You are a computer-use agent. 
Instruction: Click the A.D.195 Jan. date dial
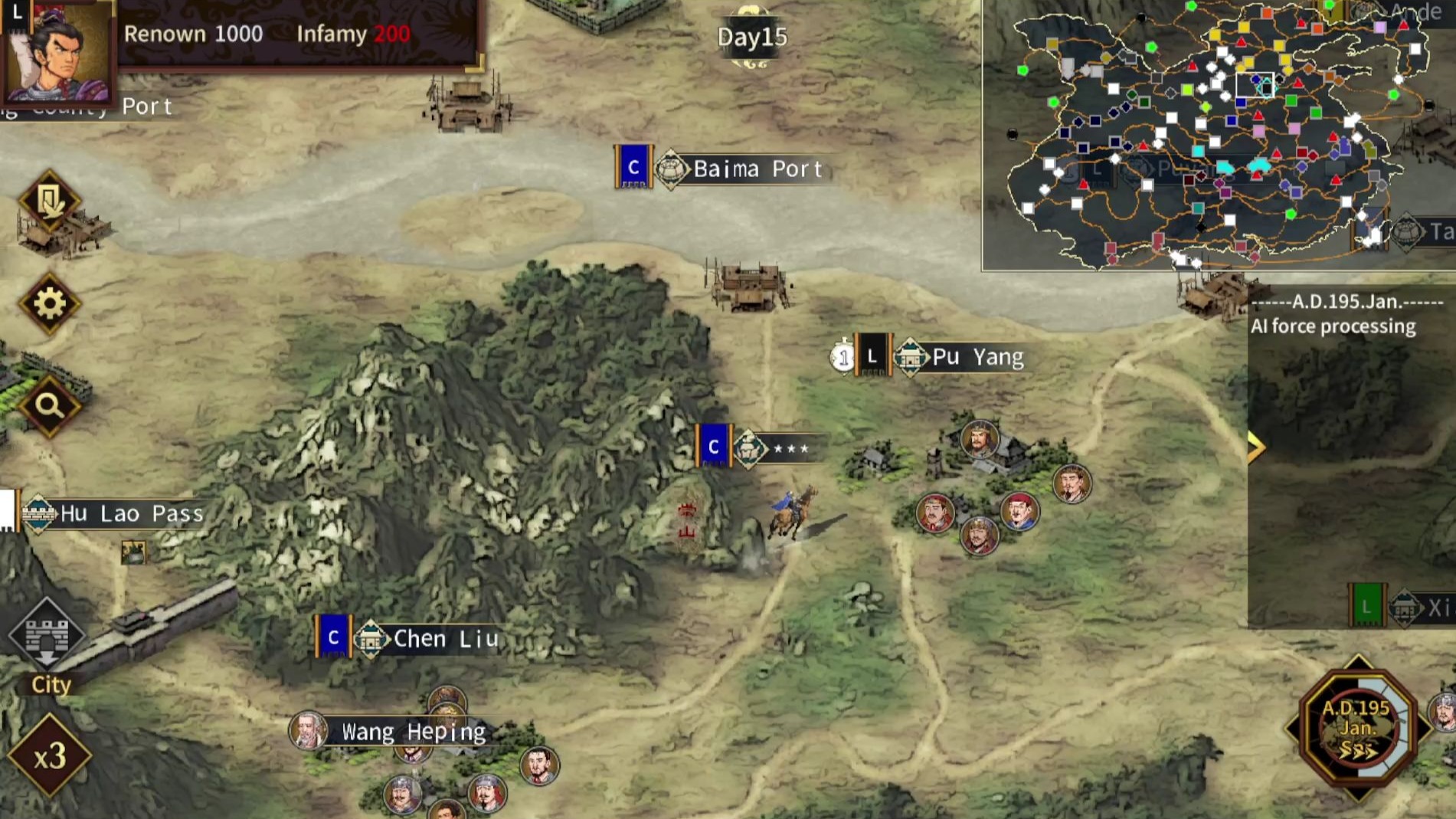tap(1356, 728)
